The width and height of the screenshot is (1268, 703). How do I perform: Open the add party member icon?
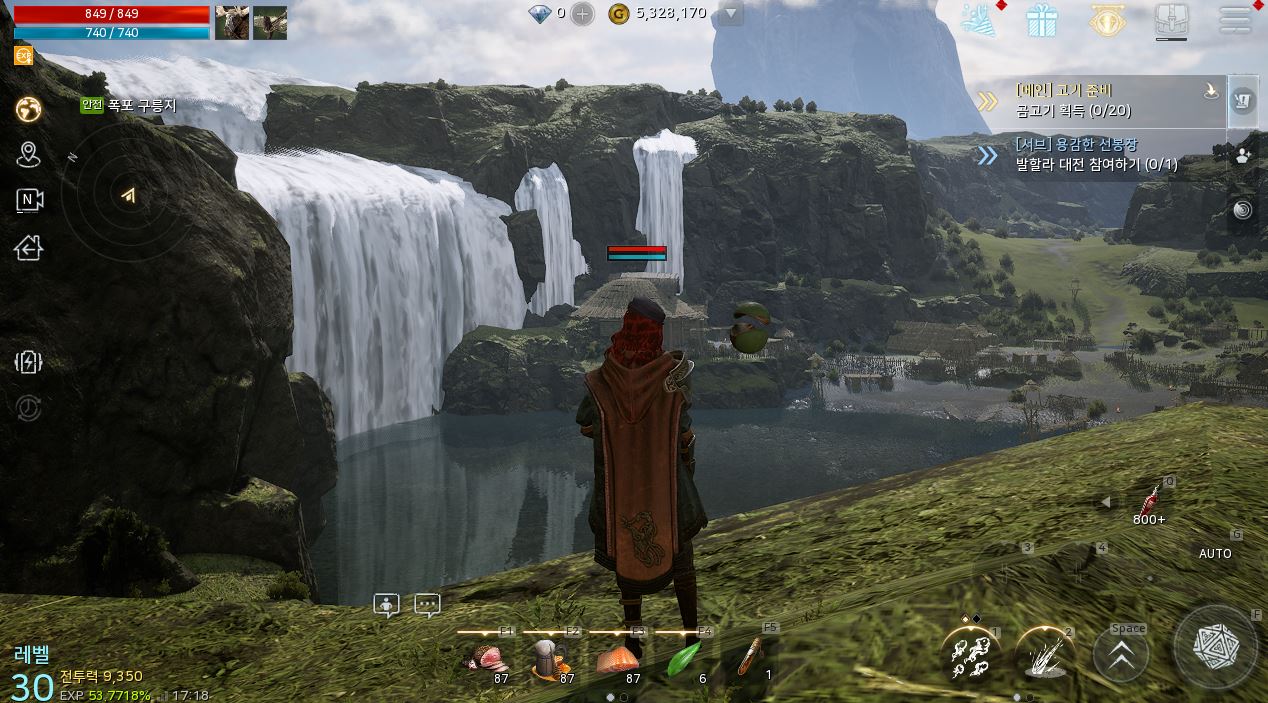(1243, 155)
